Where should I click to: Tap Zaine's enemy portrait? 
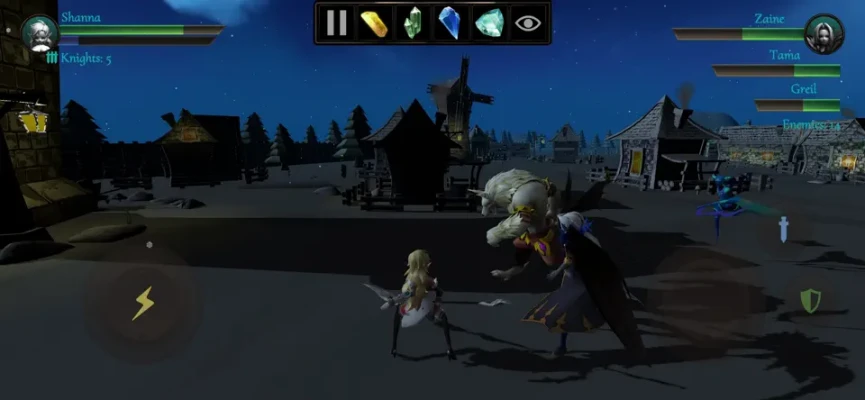coord(824,33)
